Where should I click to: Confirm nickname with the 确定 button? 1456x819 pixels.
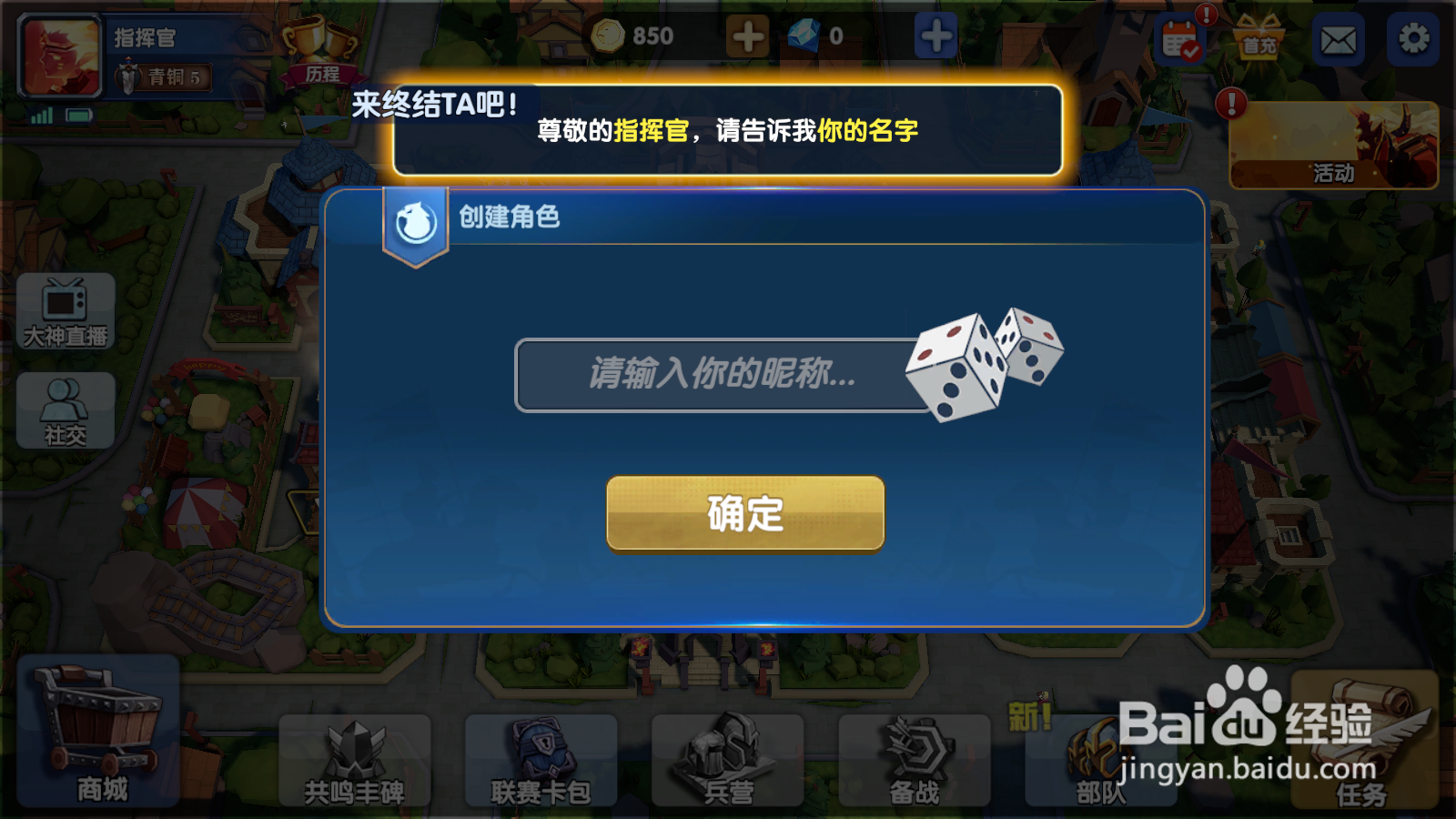point(744,514)
